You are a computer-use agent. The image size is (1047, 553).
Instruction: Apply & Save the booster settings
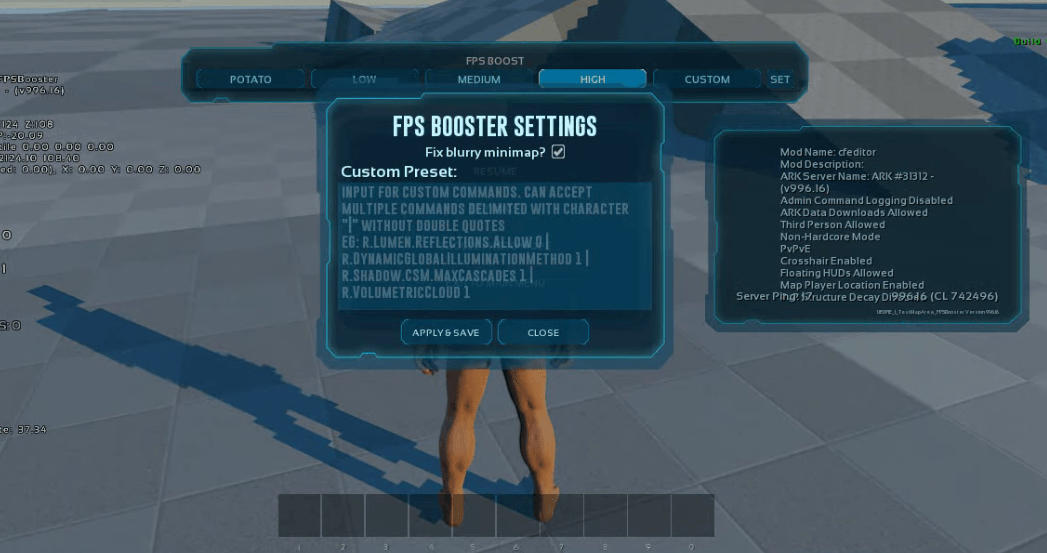tap(446, 332)
